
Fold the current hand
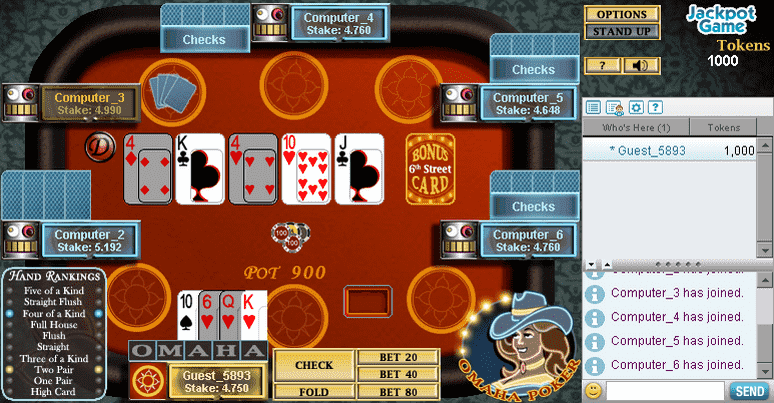[x=313, y=392]
